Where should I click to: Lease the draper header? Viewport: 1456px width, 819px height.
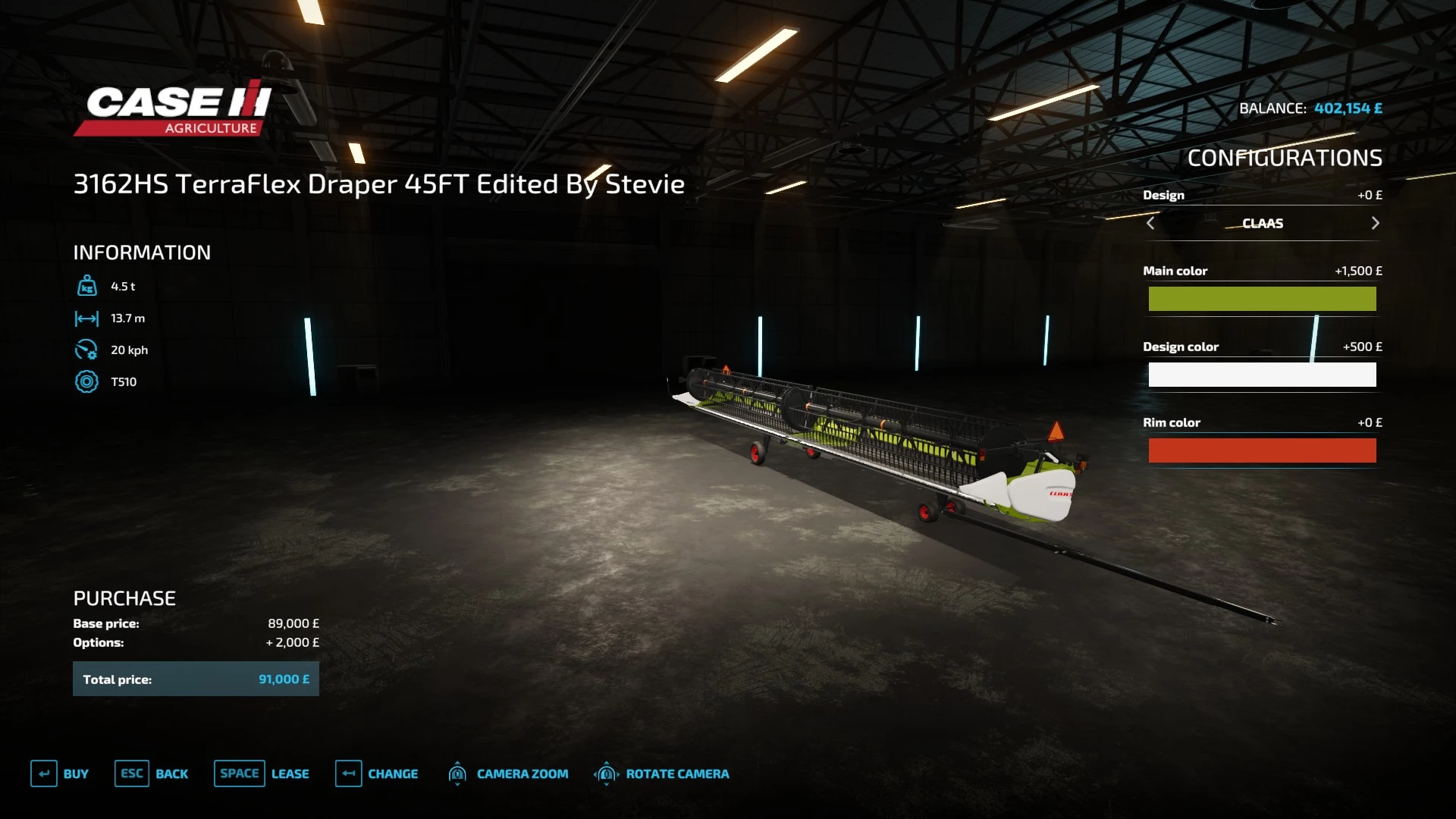[262, 773]
